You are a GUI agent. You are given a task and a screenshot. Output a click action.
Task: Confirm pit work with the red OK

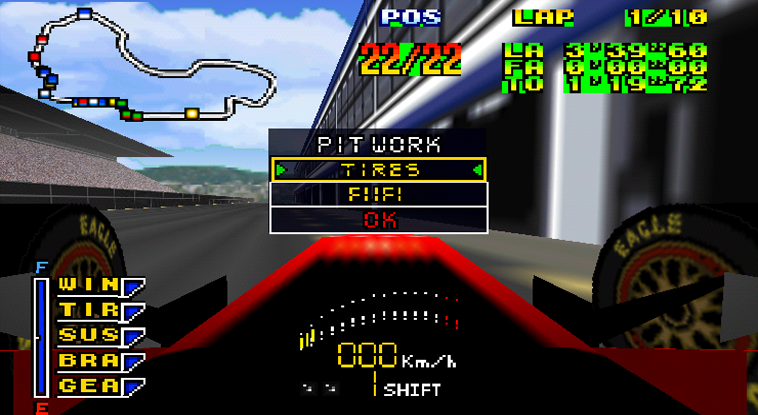point(380,219)
